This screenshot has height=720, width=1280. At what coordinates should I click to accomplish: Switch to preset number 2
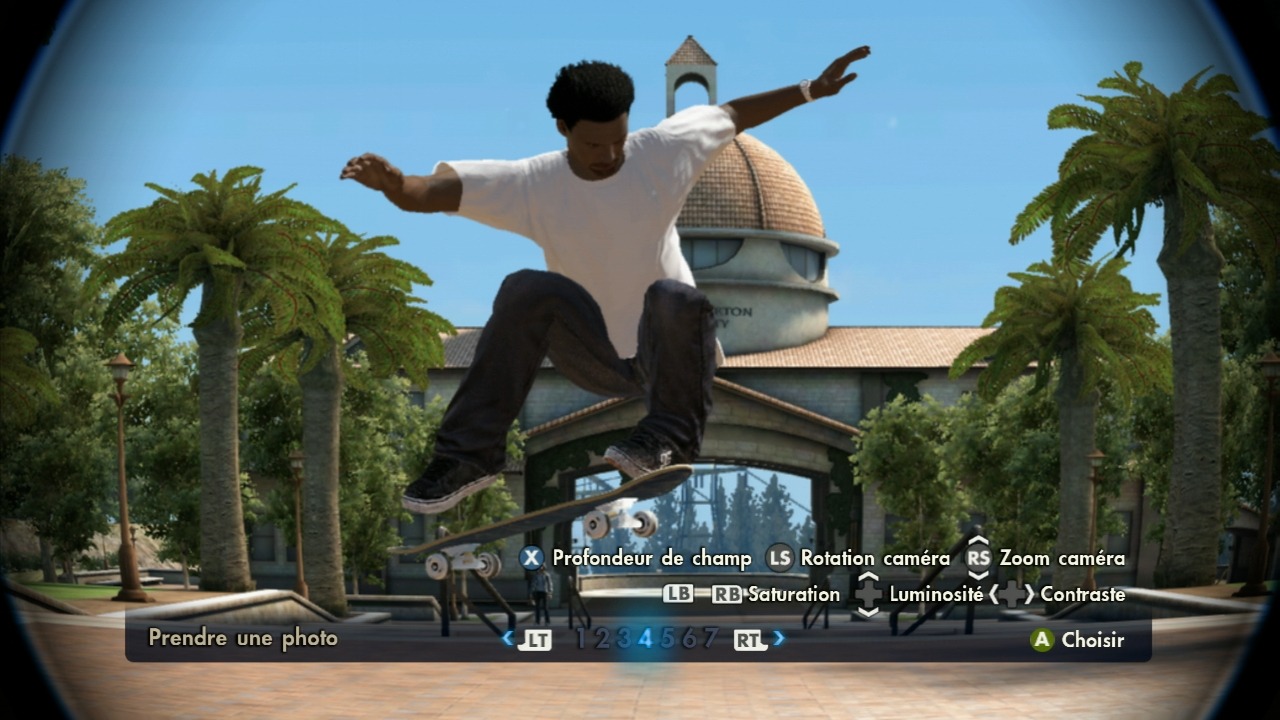[x=602, y=639]
